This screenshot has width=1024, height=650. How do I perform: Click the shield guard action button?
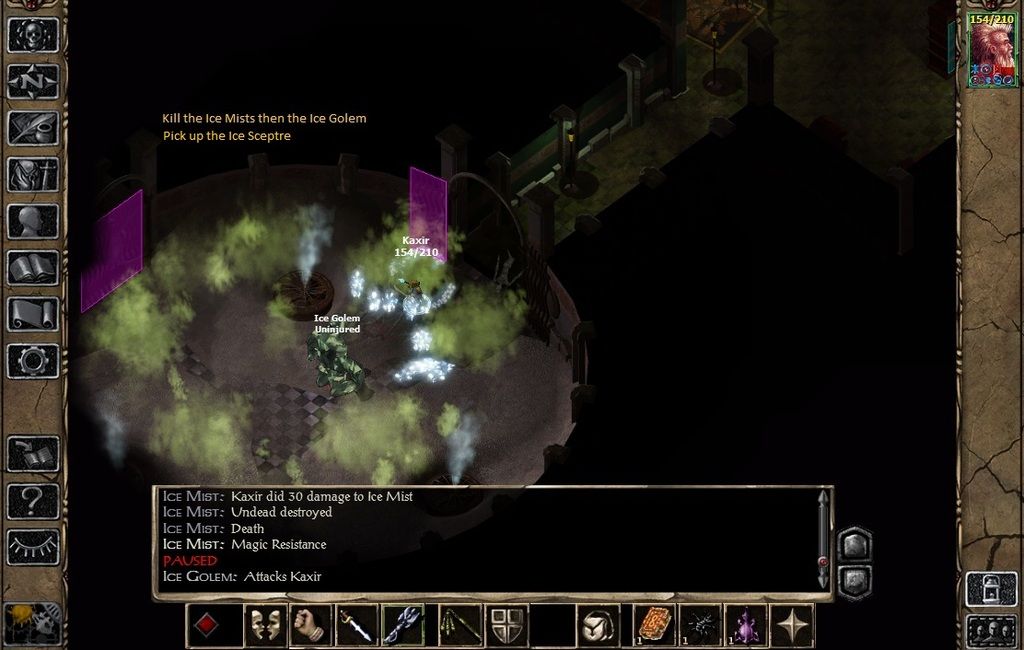click(507, 625)
